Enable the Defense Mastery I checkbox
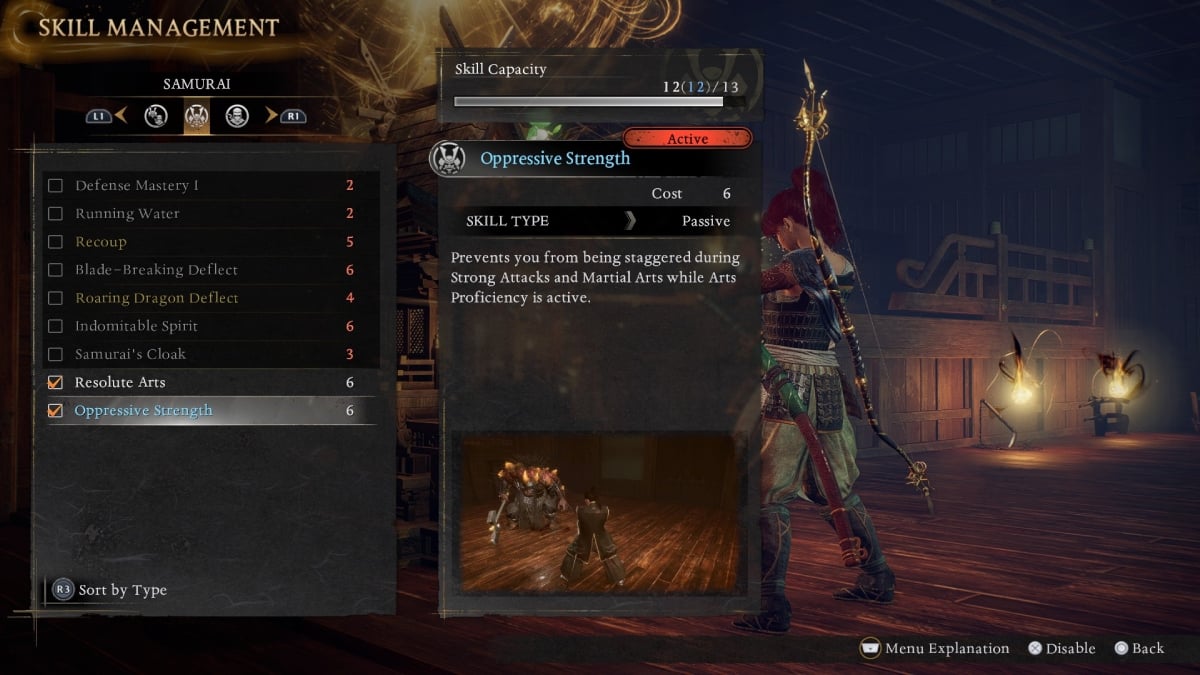 click(56, 186)
